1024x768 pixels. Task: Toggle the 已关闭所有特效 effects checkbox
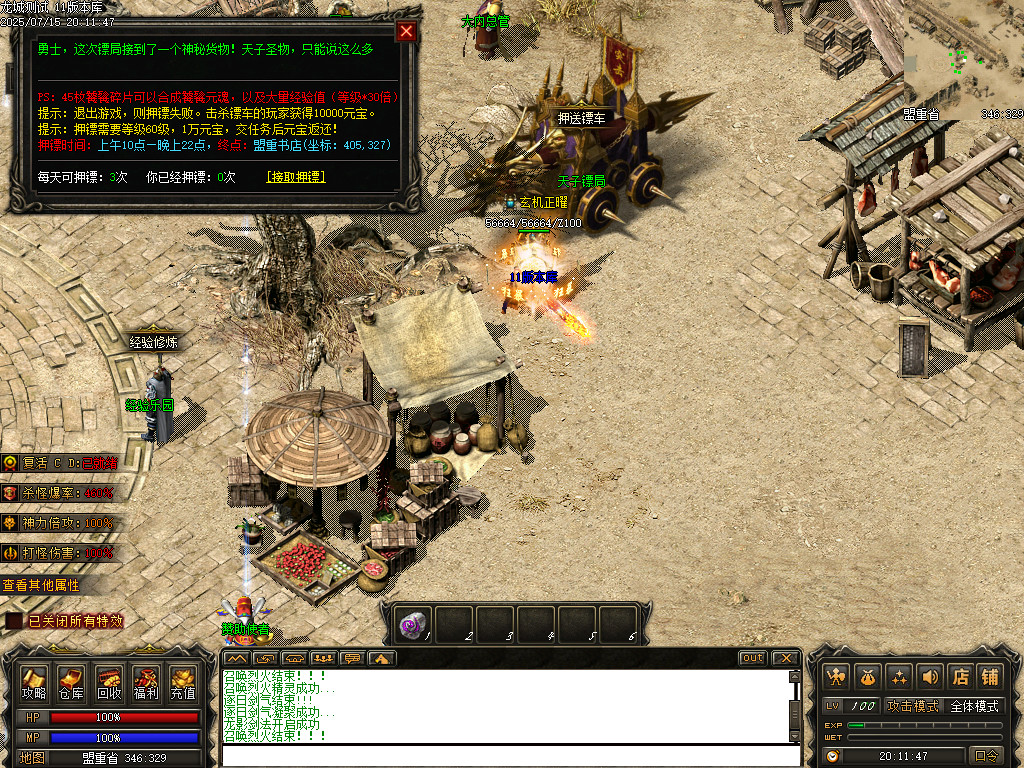coord(14,621)
